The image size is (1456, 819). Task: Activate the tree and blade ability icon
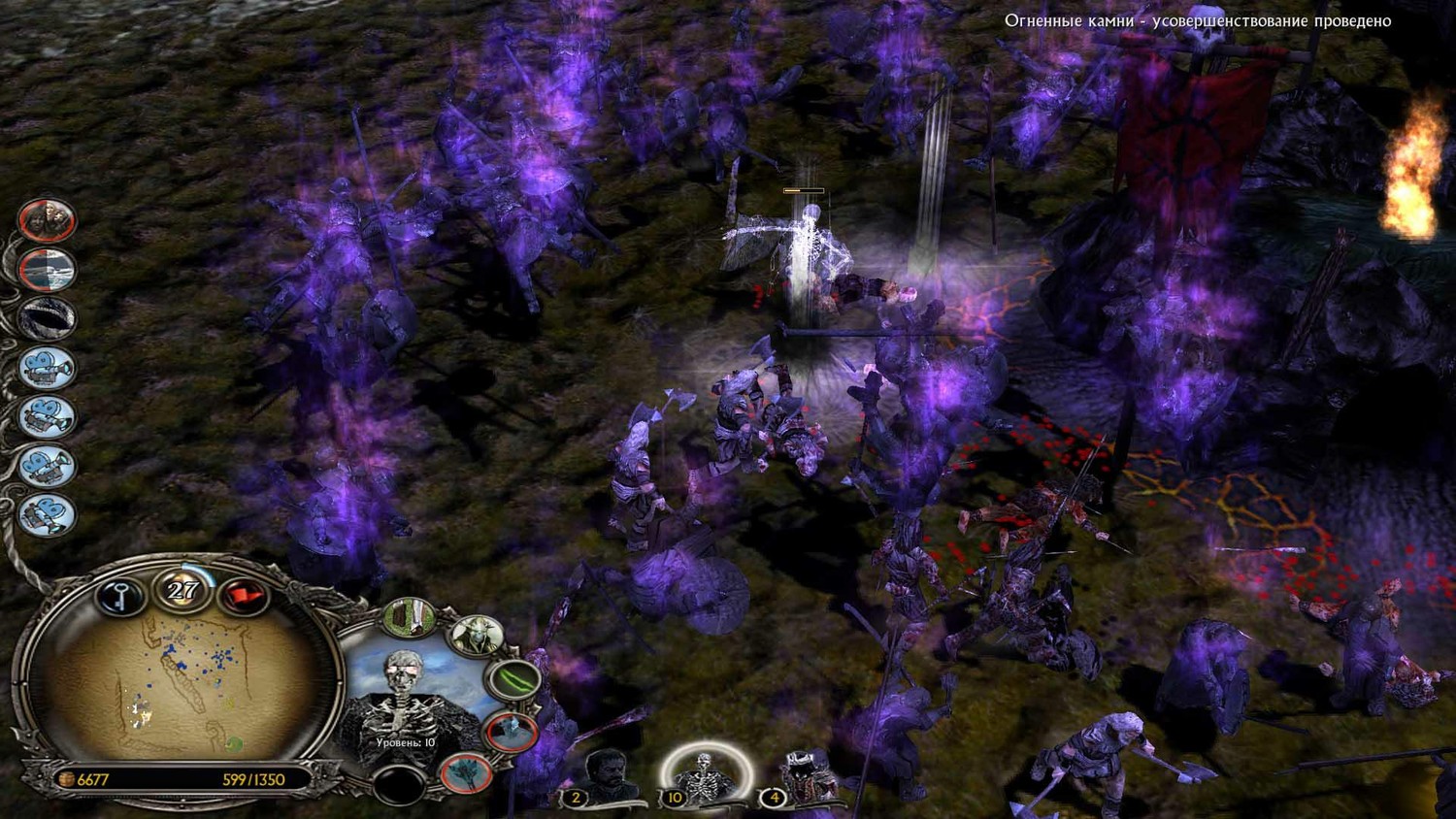pos(409,618)
